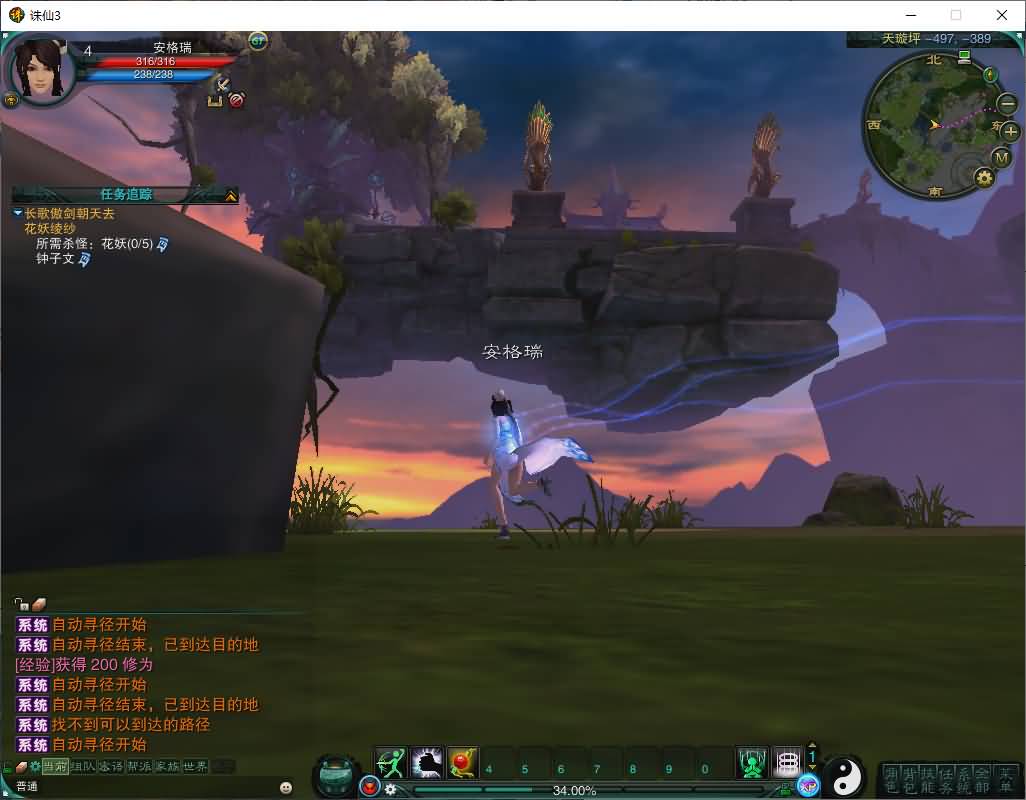The height and width of the screenshot is (800, 1026).
Task: Zoom out the minimap with minus button
Action: (1007, 103)
